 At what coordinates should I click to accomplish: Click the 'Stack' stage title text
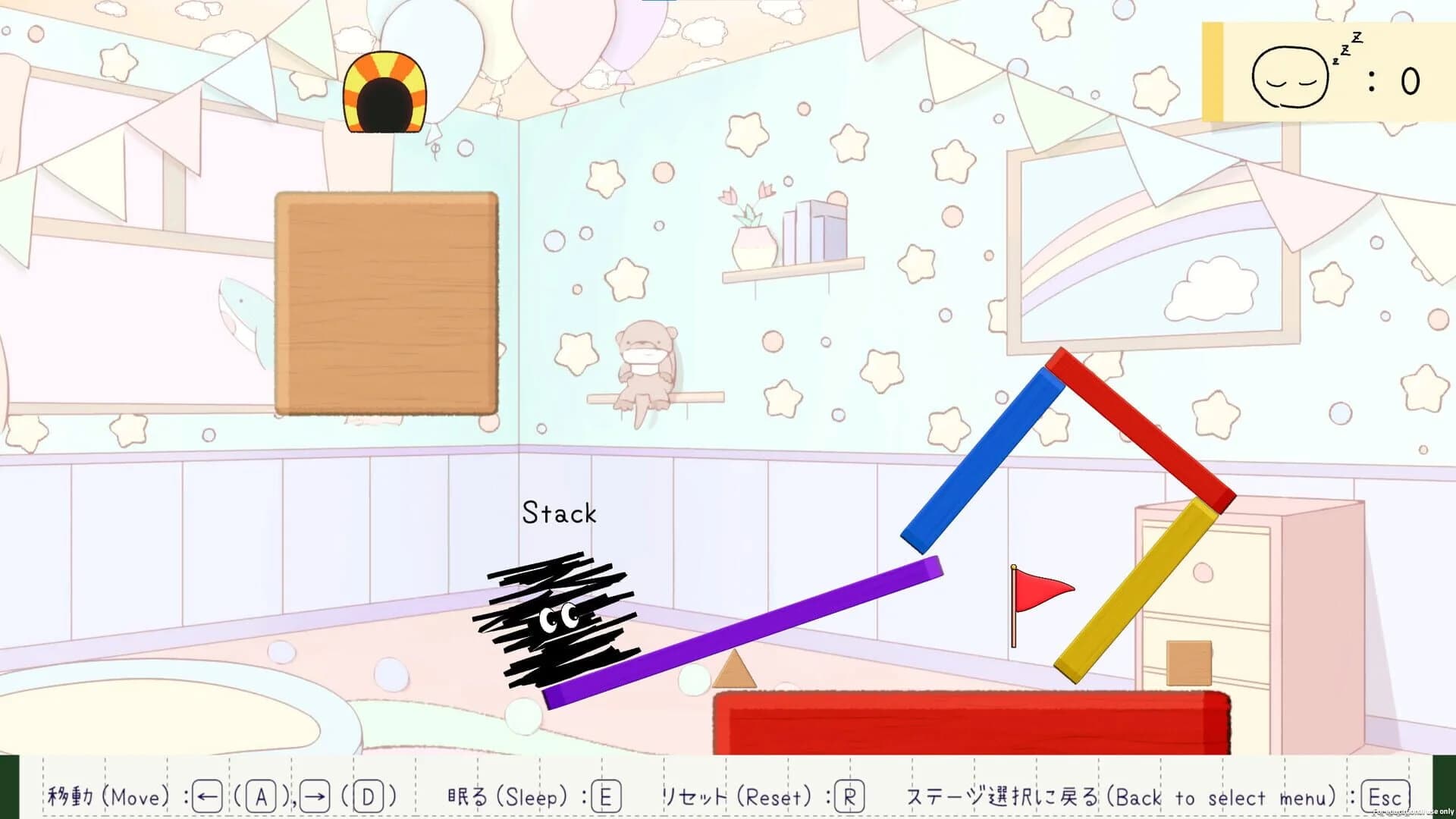(x=558, y=513)
